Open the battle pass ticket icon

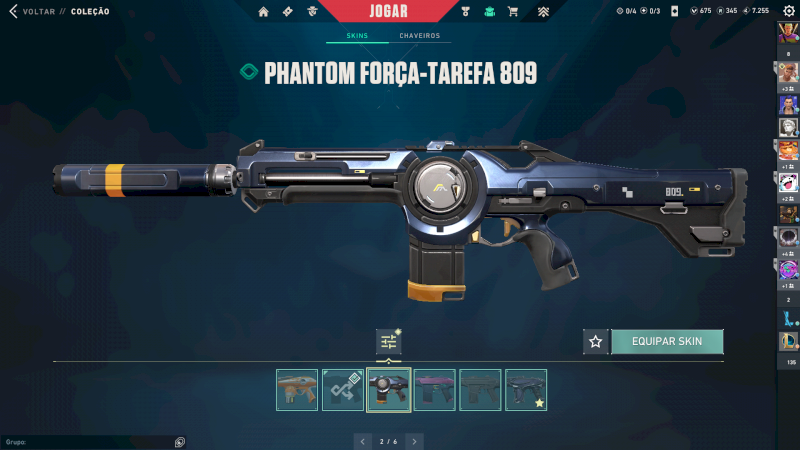[x=288, y=12]
